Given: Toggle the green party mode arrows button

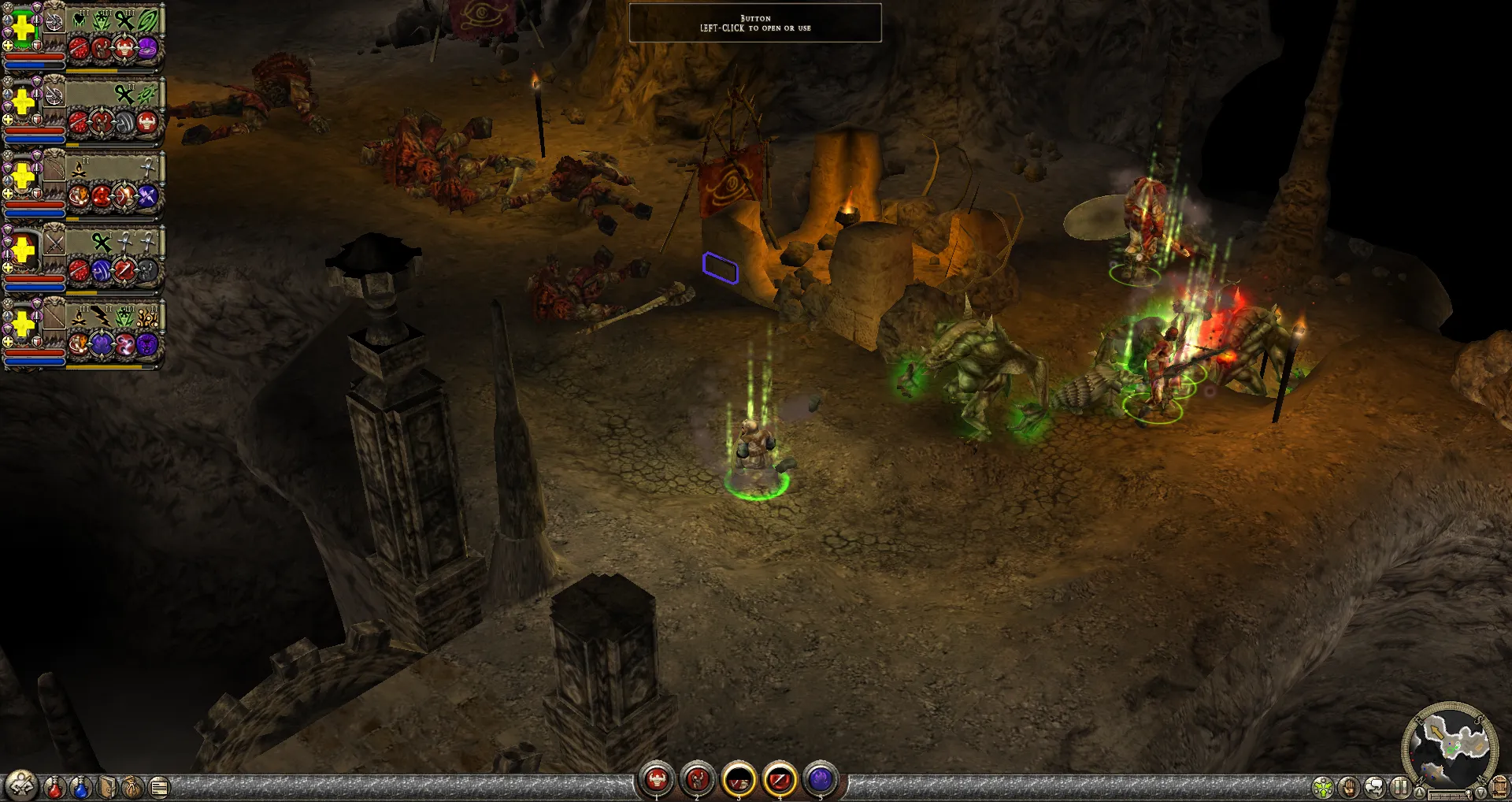Looking at the screenshot, I should (1323, 787).
